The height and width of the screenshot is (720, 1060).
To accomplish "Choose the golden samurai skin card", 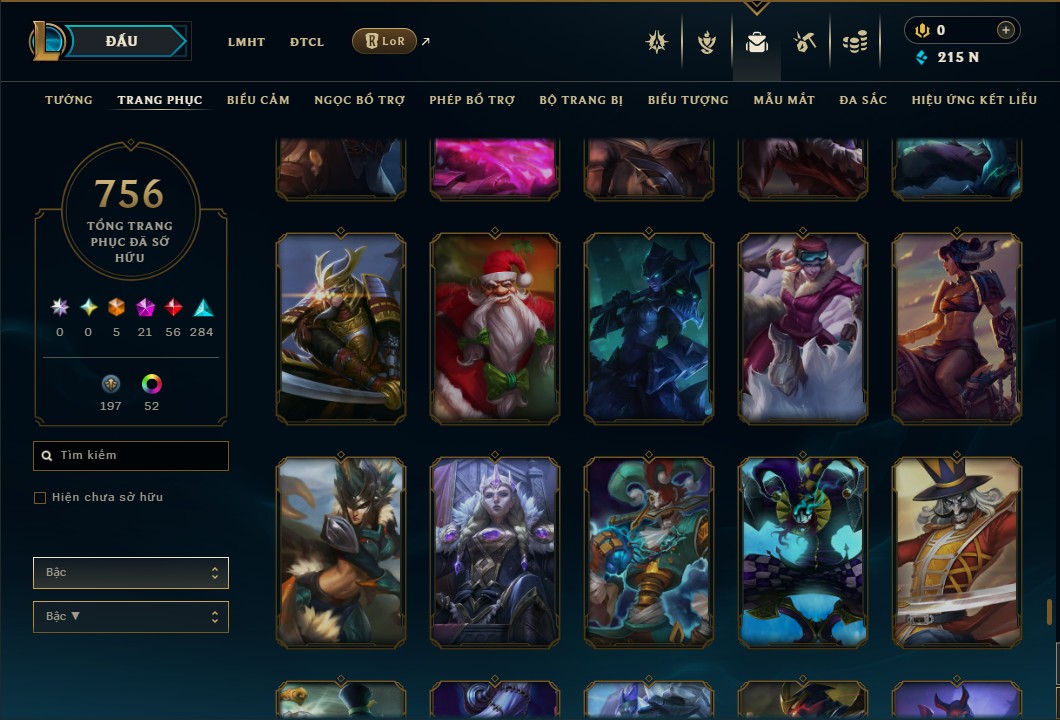I will click(341, 328).
